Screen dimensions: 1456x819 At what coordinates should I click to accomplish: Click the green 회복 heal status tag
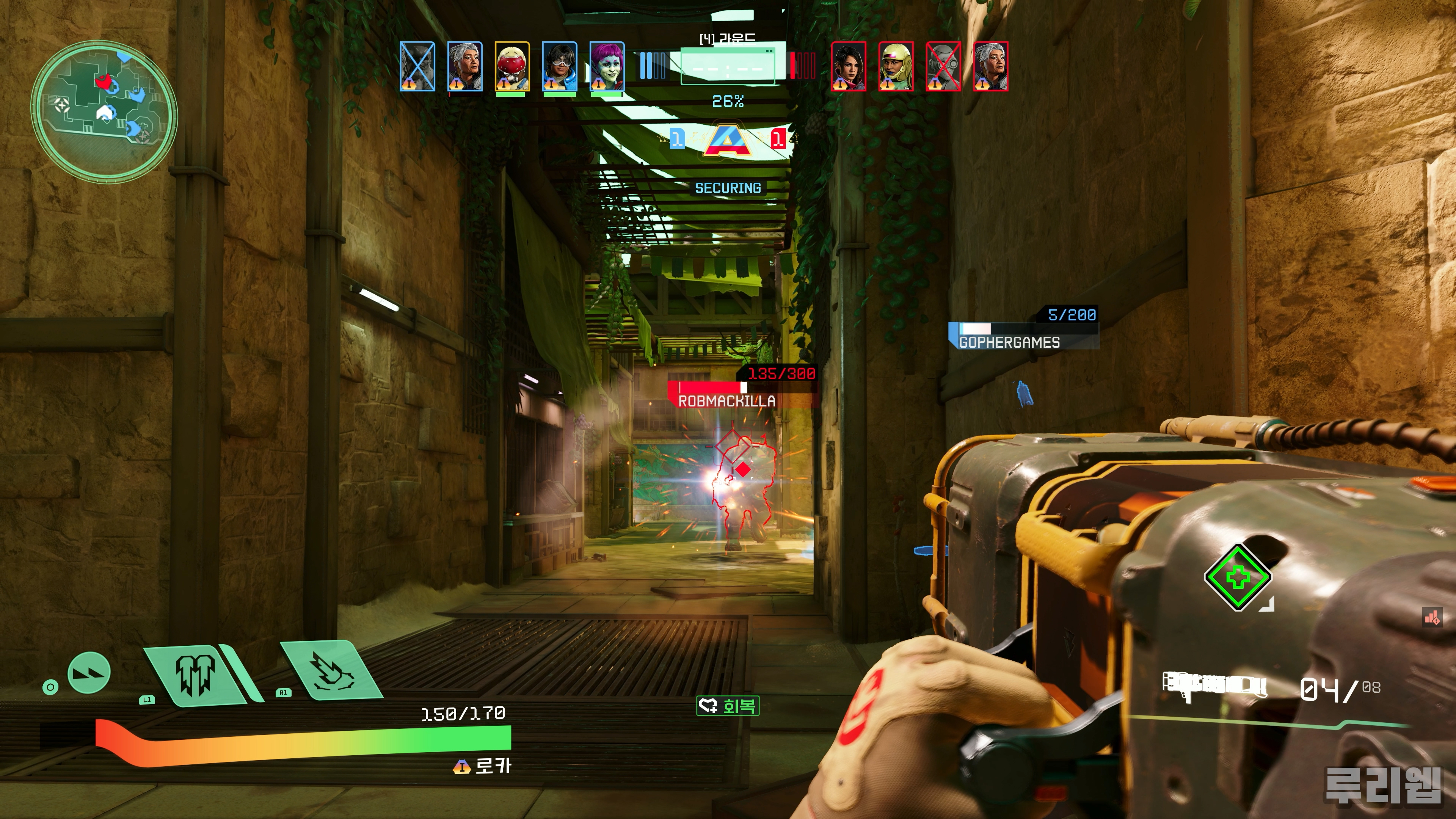tap(728, 705)
